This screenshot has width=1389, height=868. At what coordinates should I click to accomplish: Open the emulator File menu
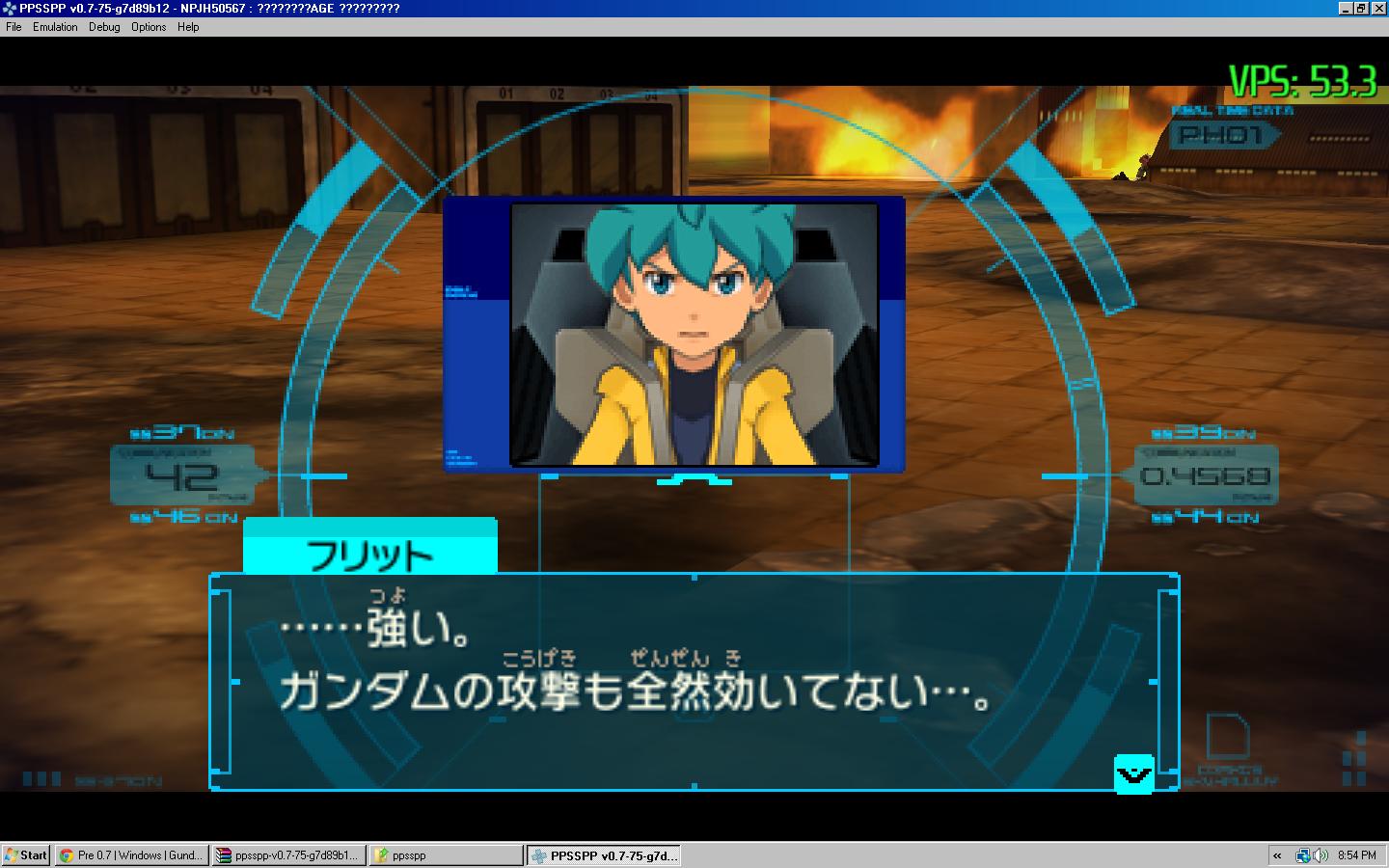pyautogui.click(x=14, y=27)
